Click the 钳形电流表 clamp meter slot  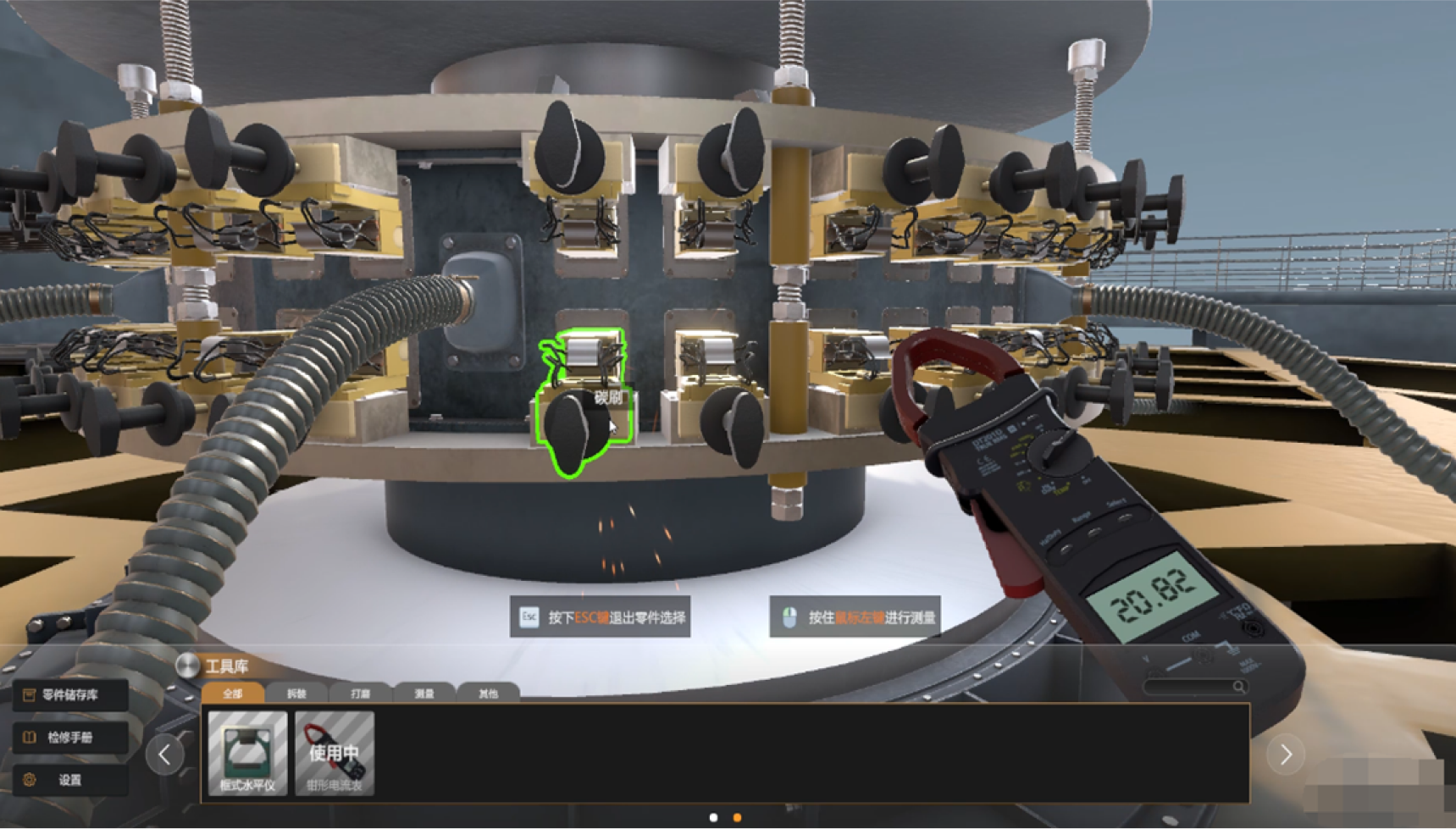[x=335, y=753]
